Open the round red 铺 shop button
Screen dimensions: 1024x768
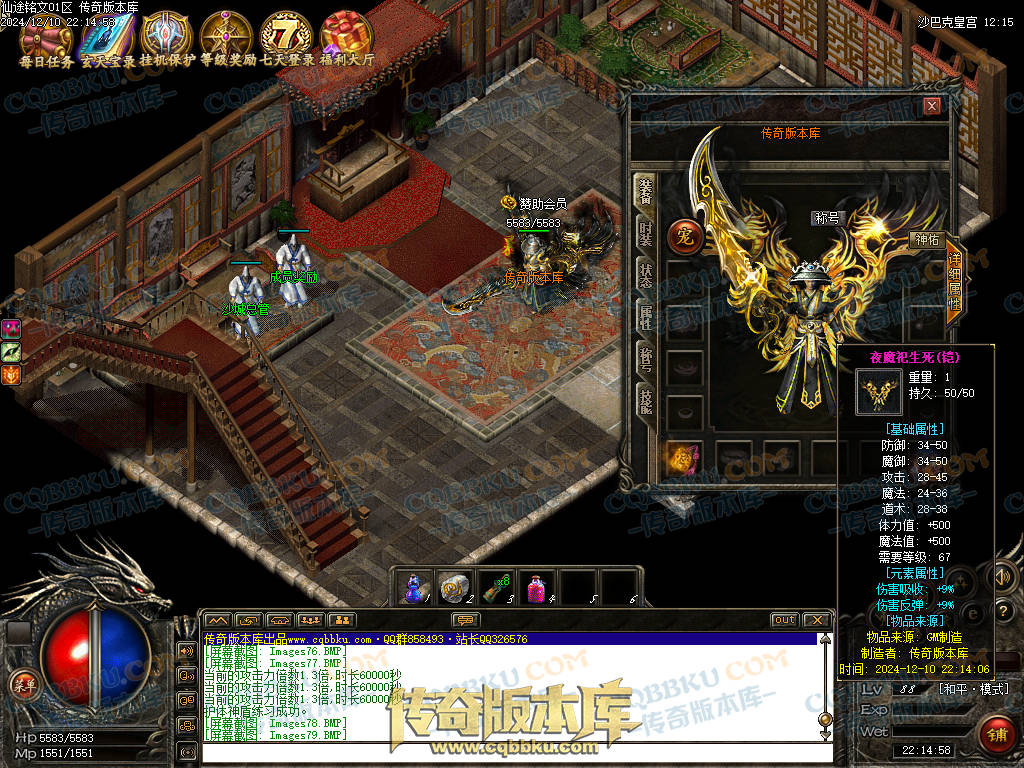(995, 735)
